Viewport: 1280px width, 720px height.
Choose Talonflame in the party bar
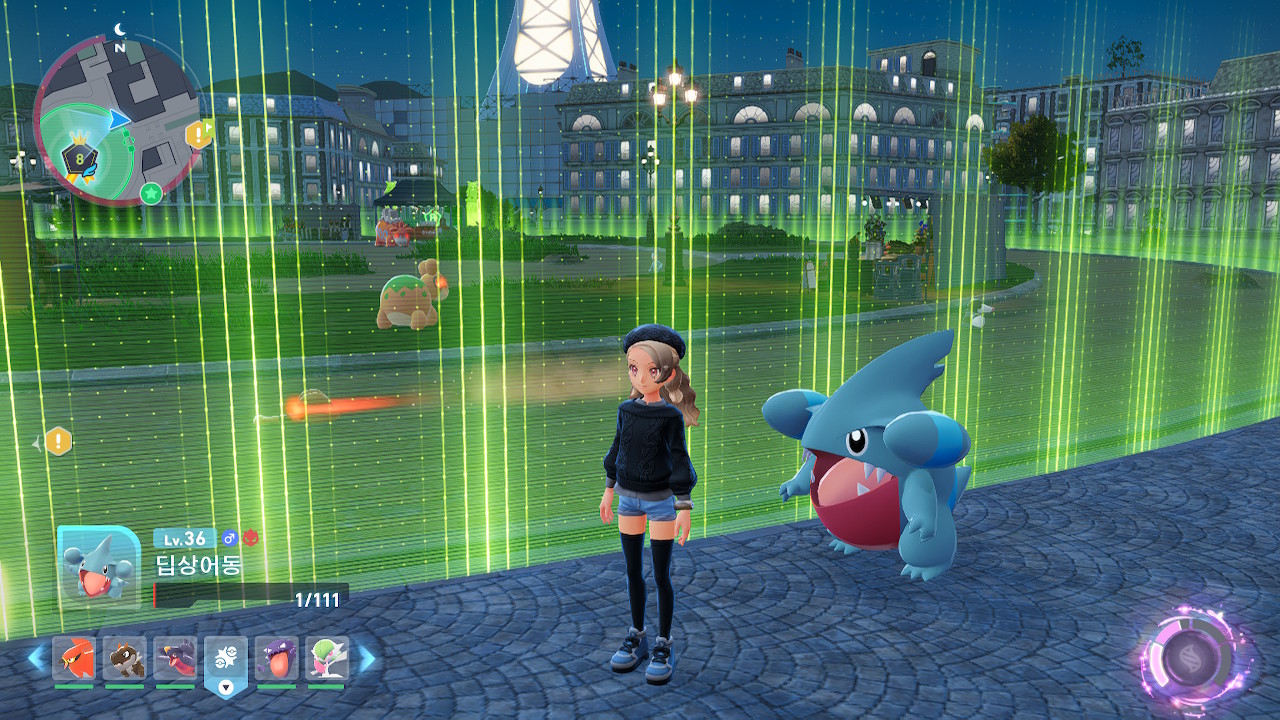click(74, 659)
